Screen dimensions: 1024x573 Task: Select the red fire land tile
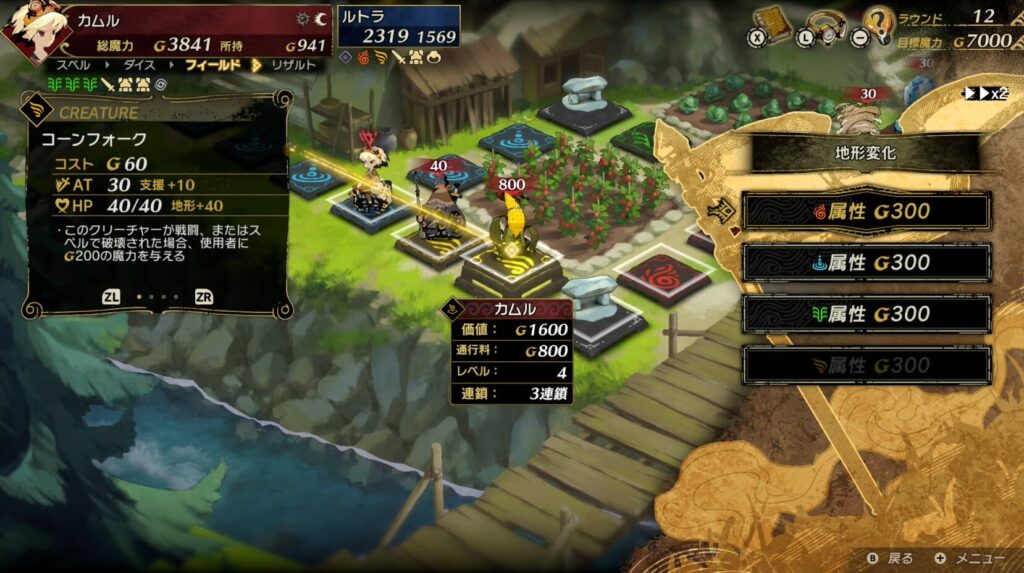[664, 275]
